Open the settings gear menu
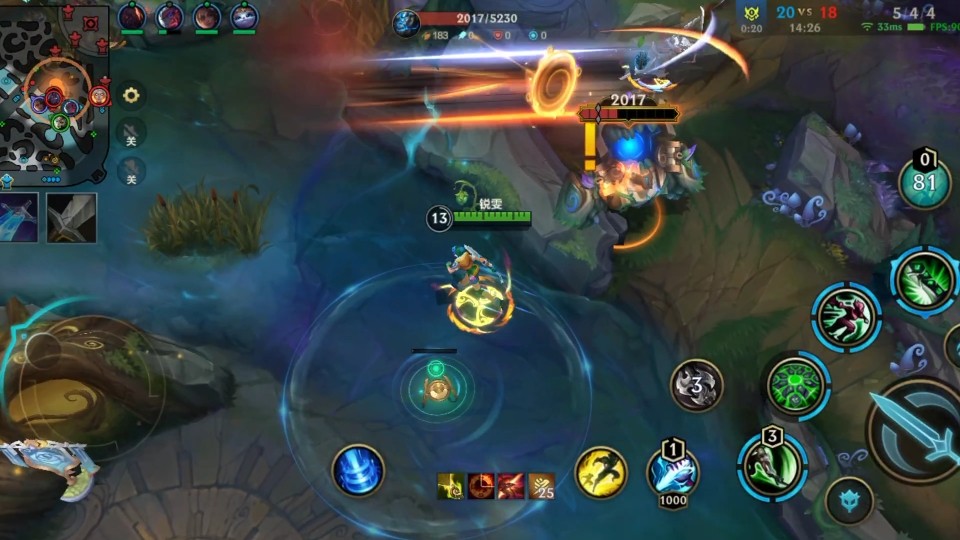This screenshot has height=540, width=960. click(x=131, y=96)
